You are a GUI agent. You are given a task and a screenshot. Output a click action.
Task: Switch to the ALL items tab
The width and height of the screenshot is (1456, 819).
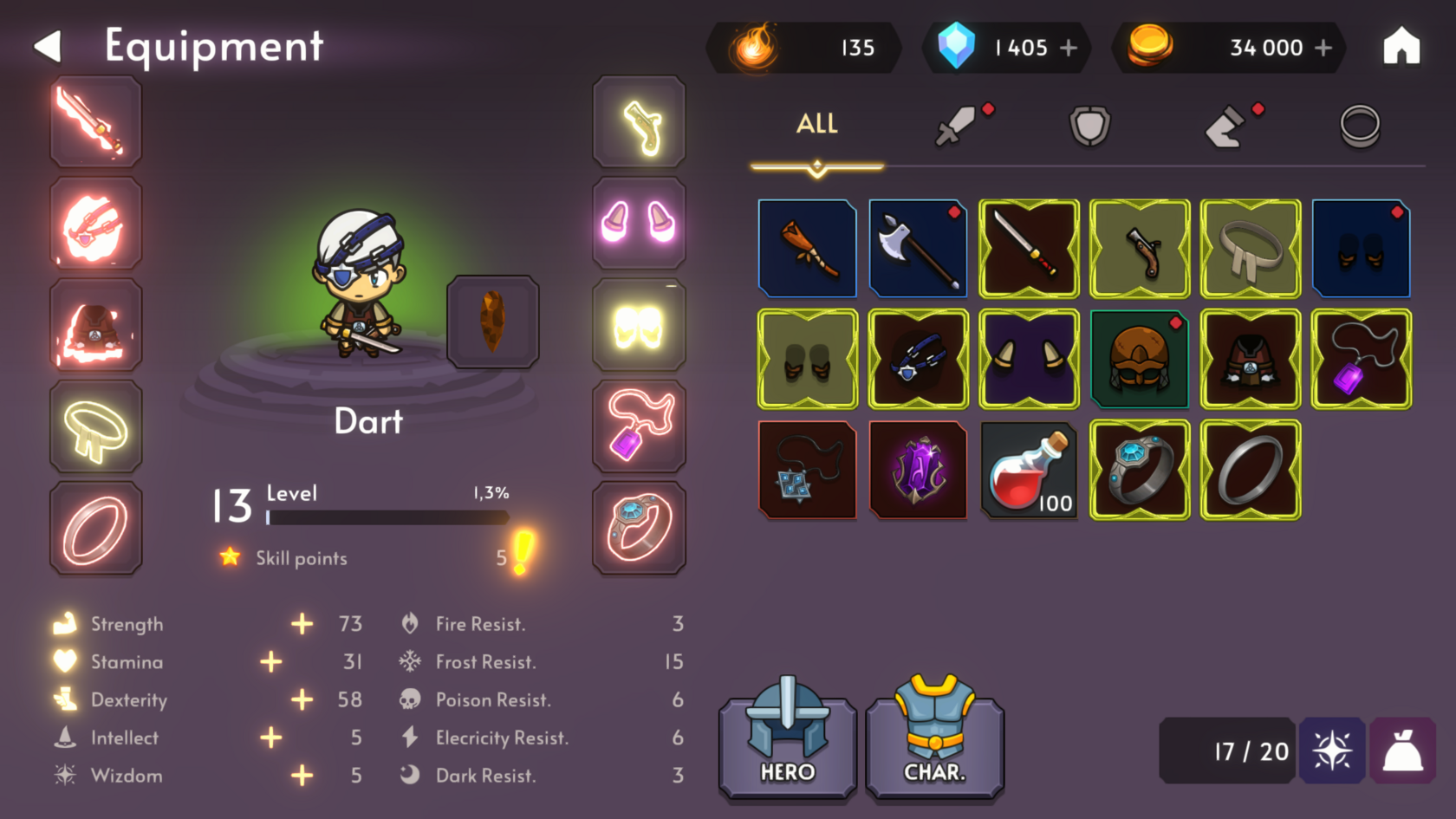point(816,124)
